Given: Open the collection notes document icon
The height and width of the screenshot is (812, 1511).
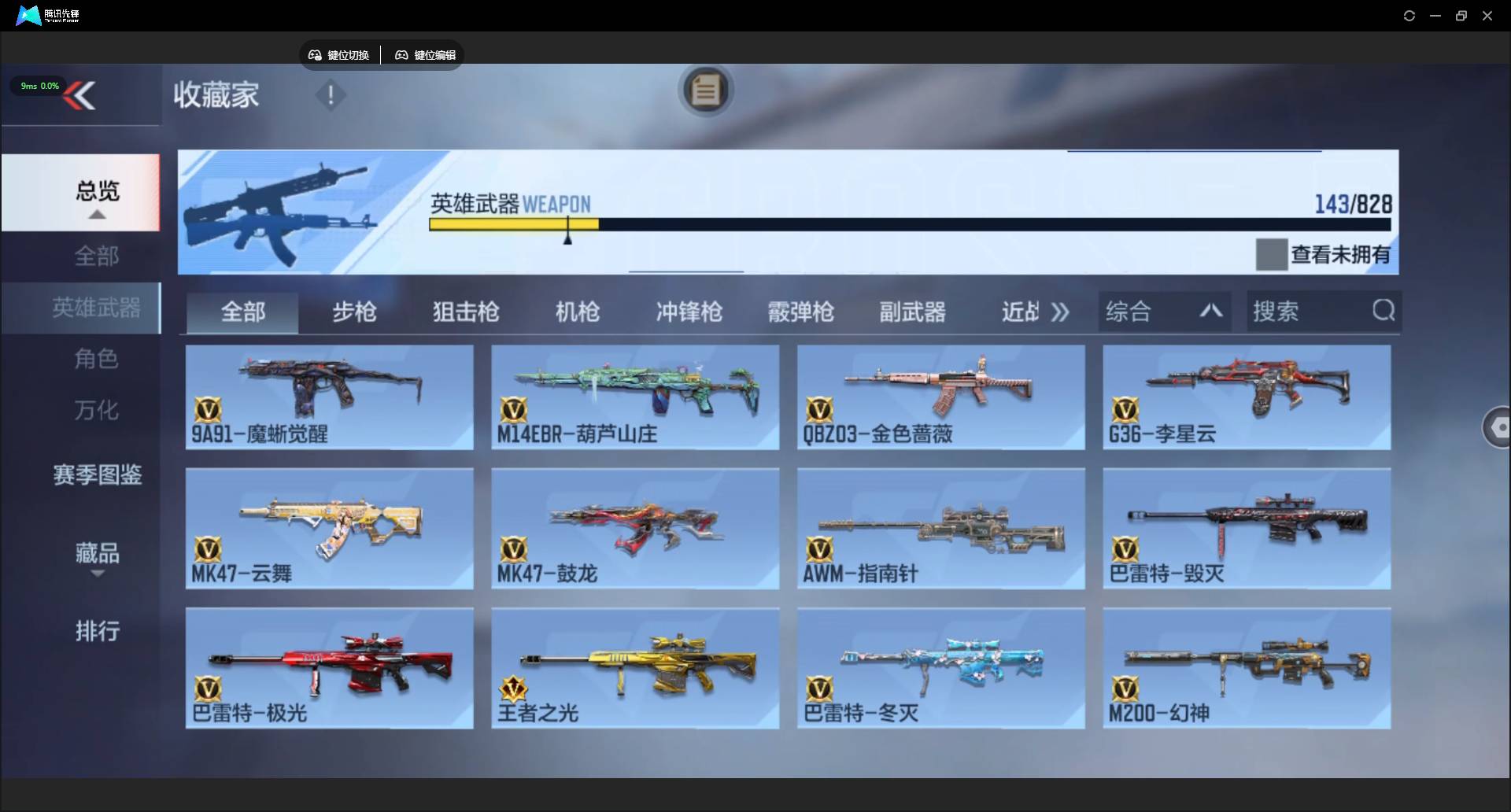Looking at the screenshot, I should (706, 90).
